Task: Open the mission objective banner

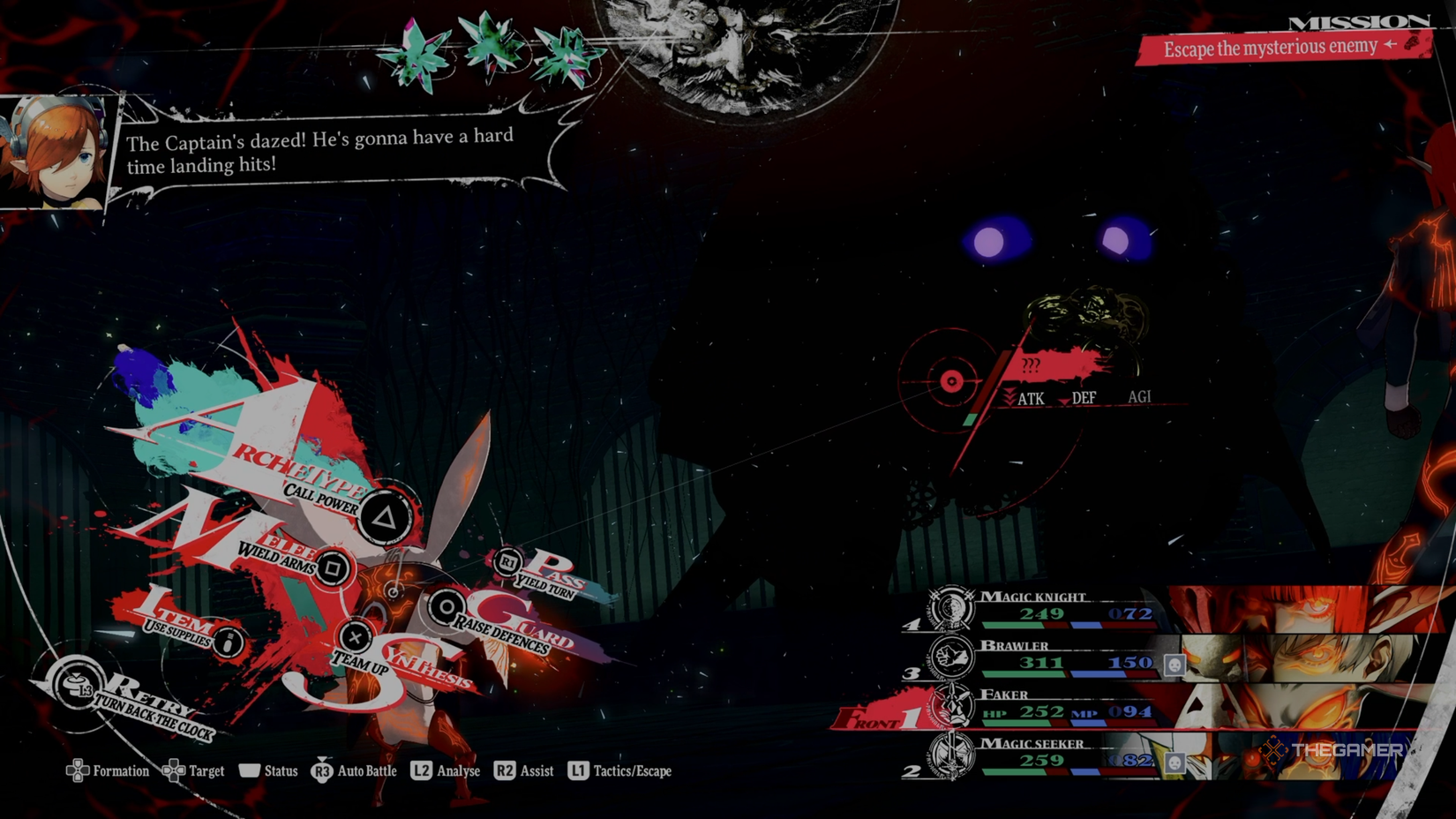Action: [1284, 48]
